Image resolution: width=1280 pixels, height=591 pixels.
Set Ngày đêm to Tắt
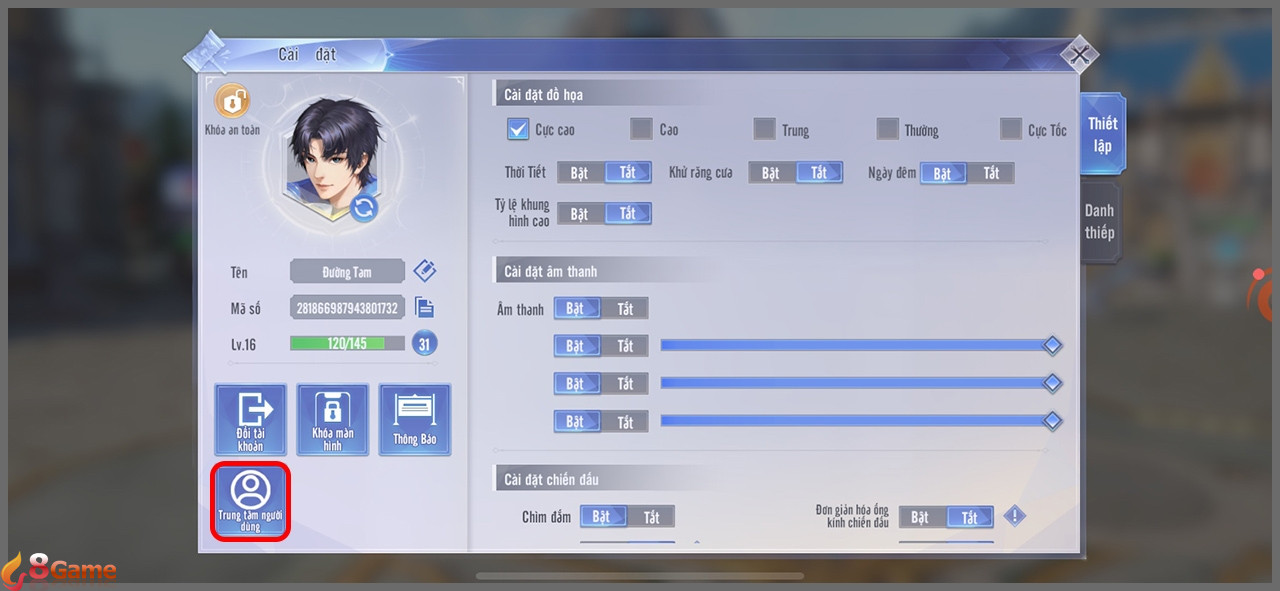point(990,173)
